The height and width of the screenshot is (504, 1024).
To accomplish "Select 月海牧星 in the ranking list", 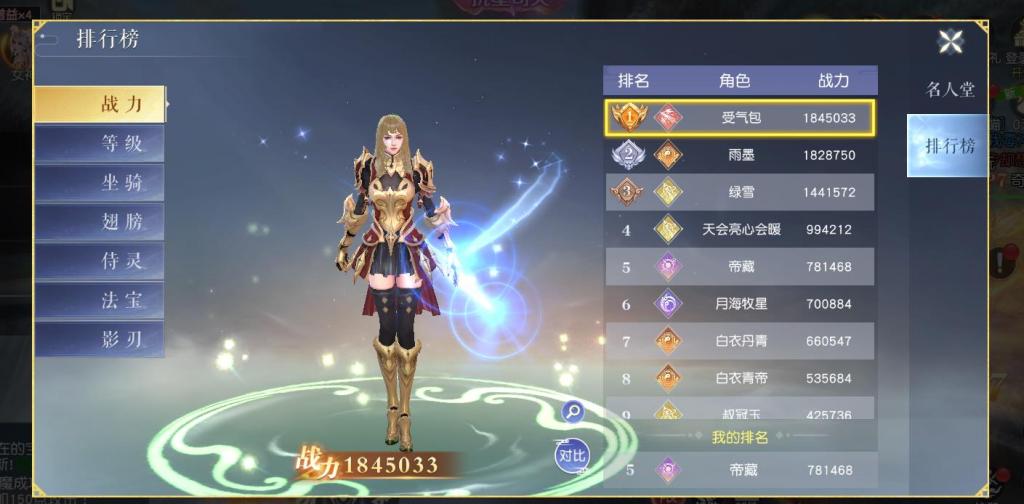I will click(x=740, y=303).
